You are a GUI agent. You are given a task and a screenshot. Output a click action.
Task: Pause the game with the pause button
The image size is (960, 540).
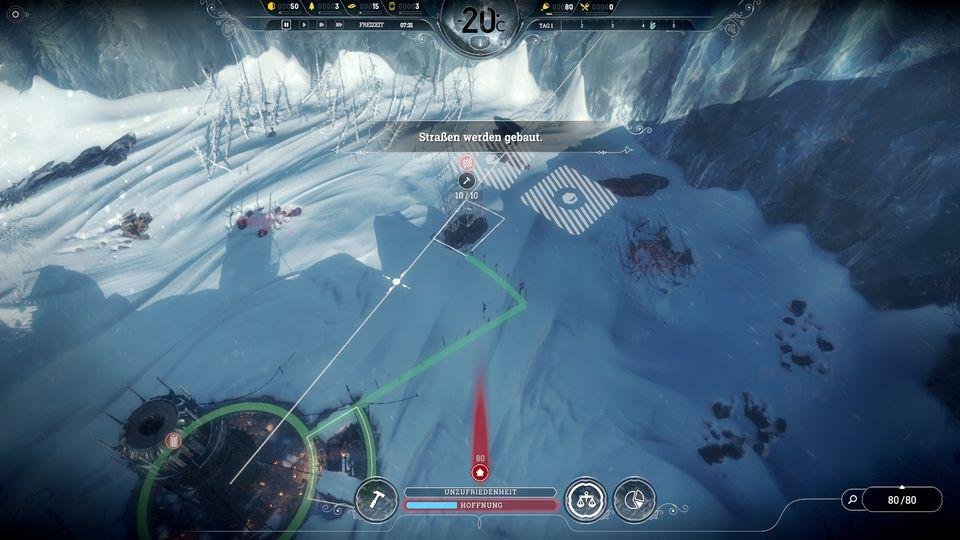click(287, 24)
